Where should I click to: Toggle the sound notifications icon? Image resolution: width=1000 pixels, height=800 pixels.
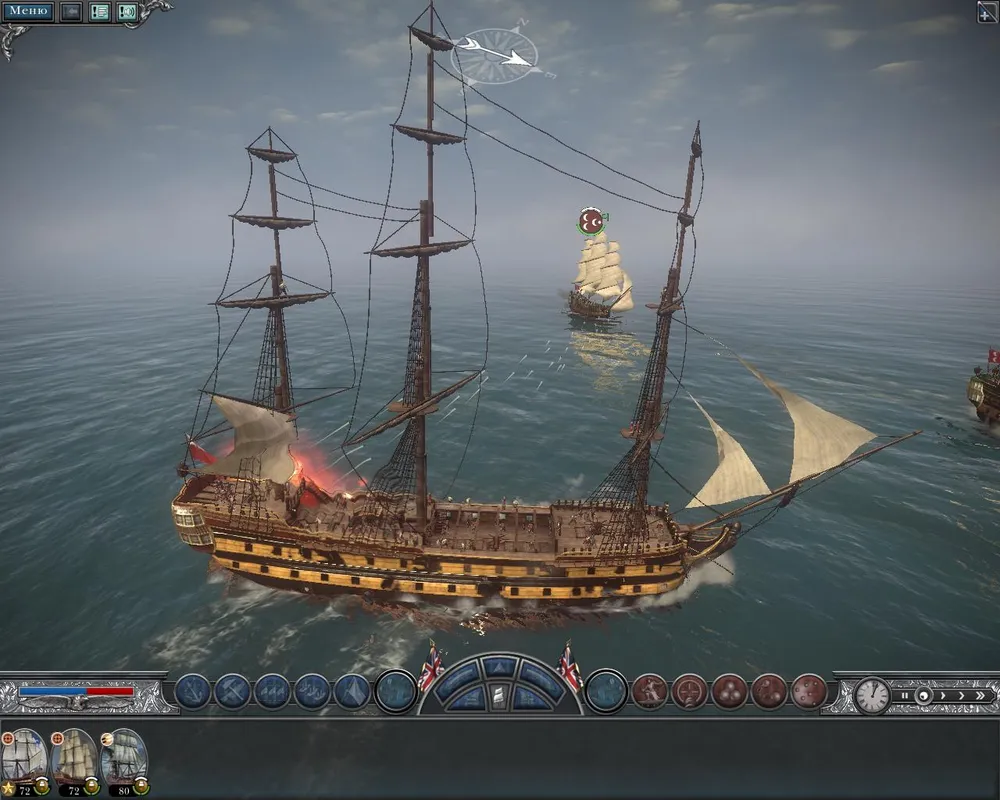click(127, 12)
